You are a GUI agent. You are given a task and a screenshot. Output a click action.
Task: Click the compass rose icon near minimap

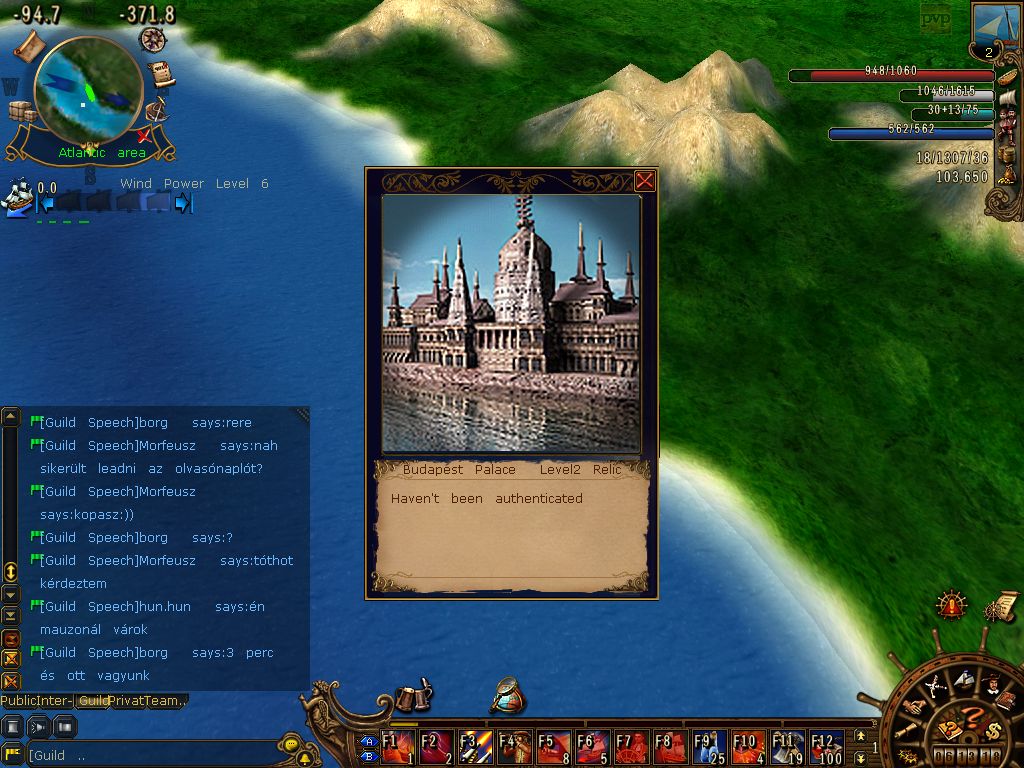click(153, 40)
